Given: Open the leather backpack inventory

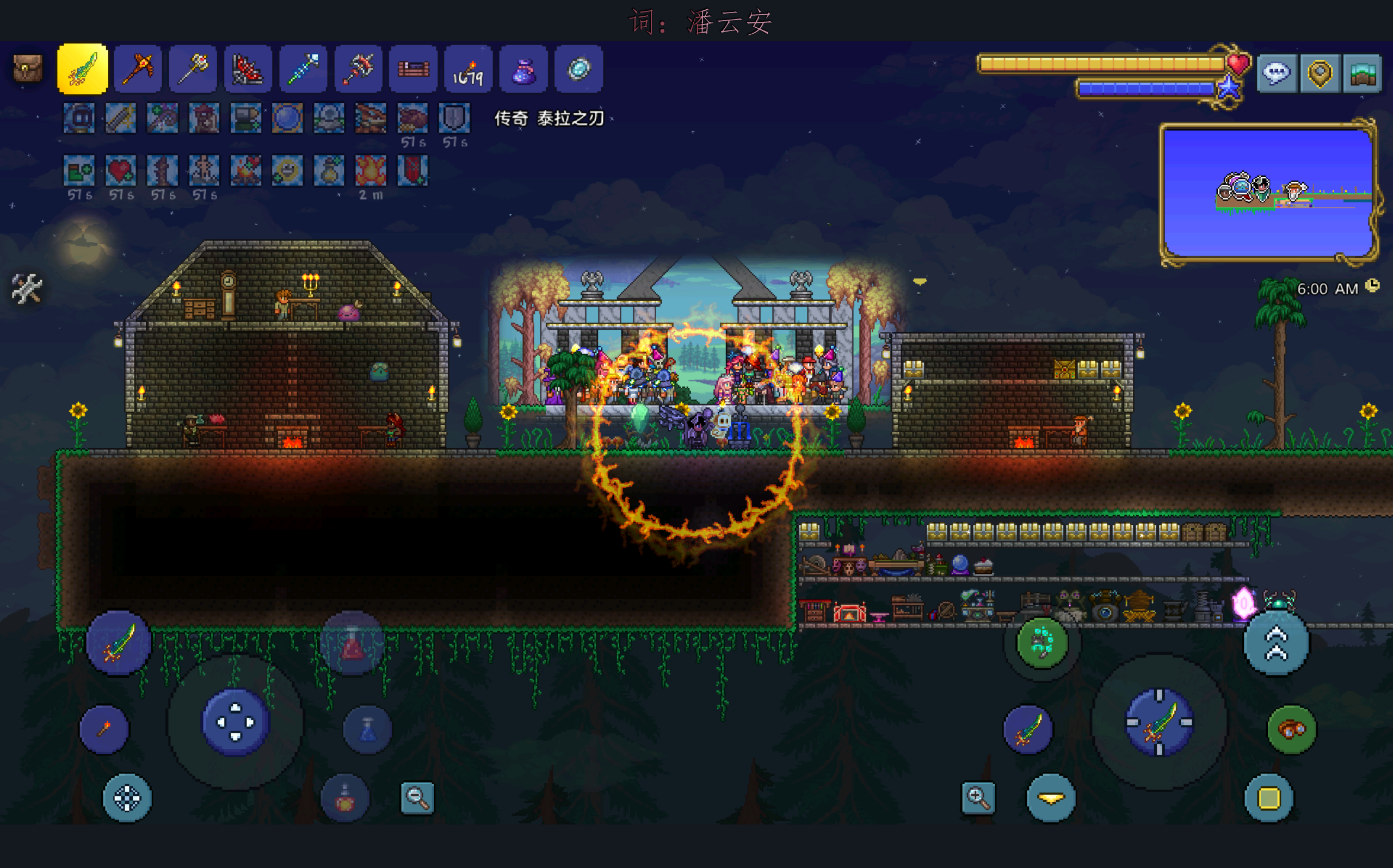Looking at the screenshot, I should click(x=27, y=69).
